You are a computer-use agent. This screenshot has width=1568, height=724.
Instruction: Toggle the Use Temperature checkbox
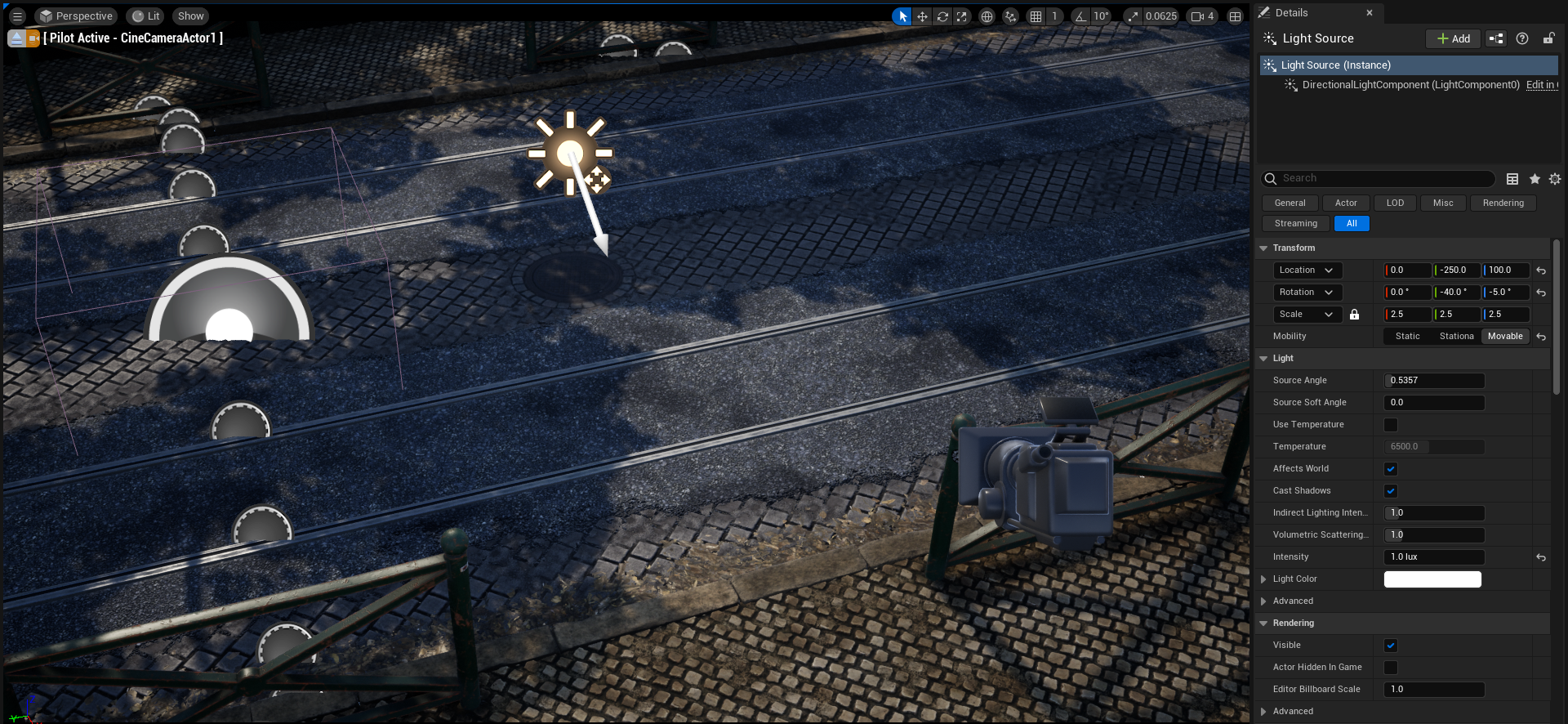pos(1391,425)
